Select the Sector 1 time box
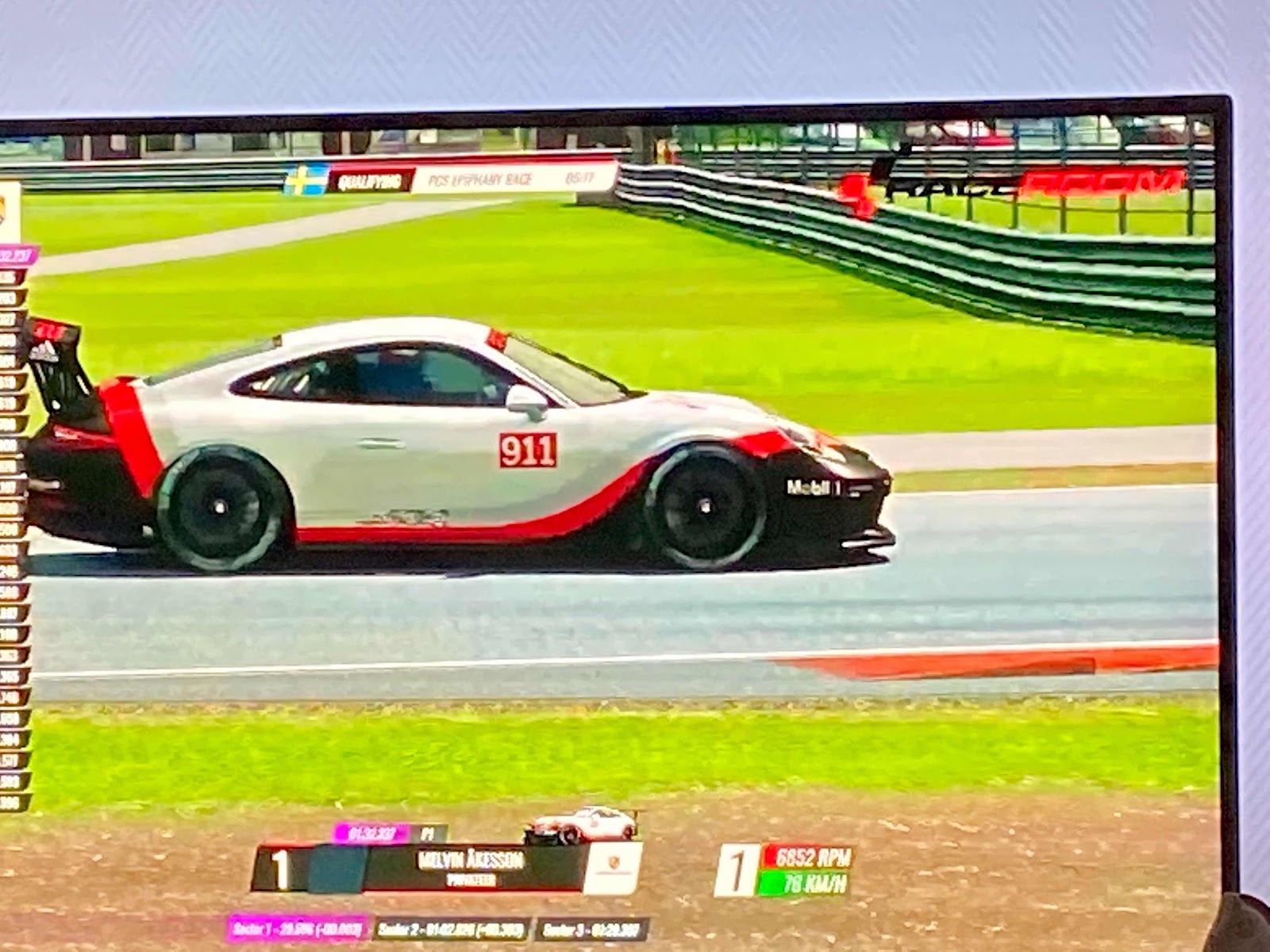1270x952 pixels. coord(297,929)
